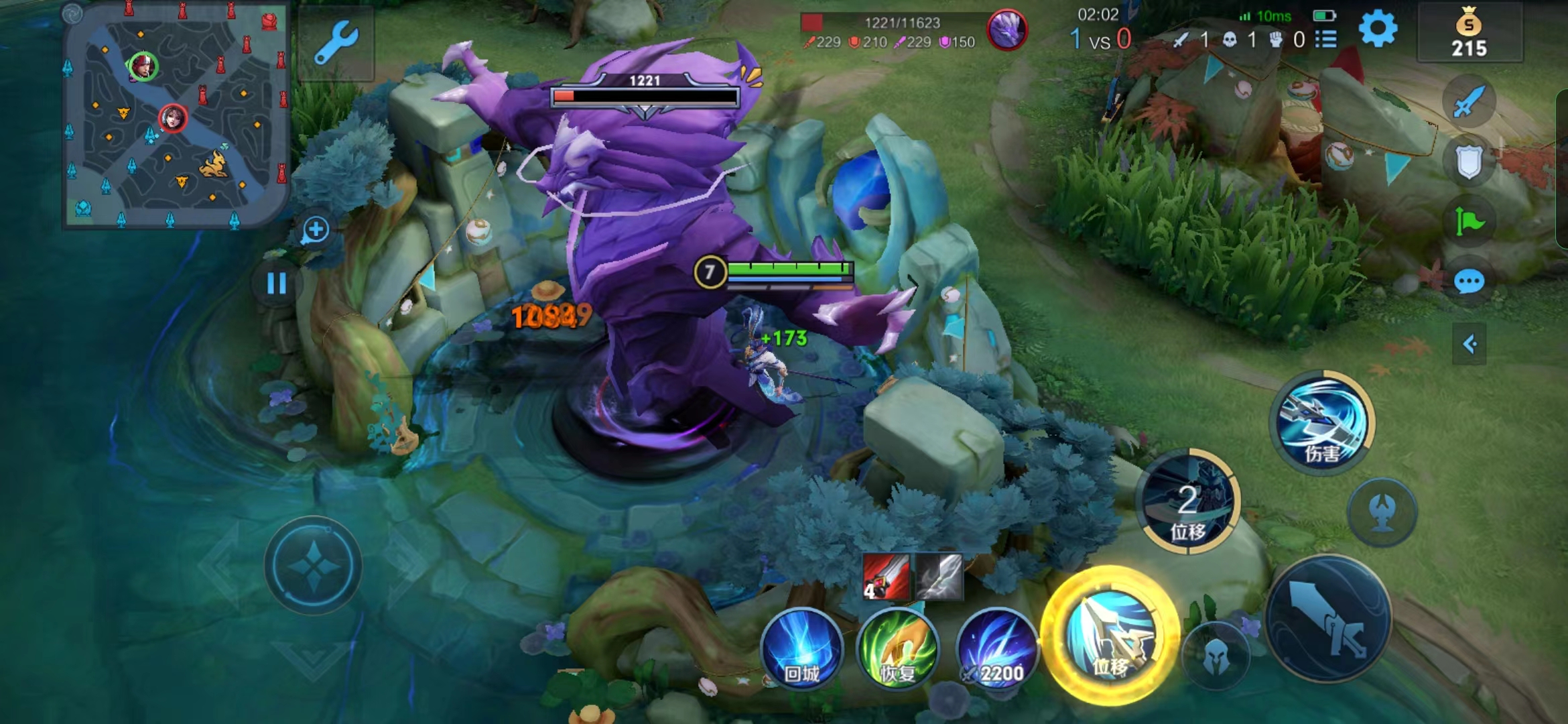Screen dimensions: 1568x724
Task: Cast the glowing 位移 trident skill
Action: [x=1110, y=635]
